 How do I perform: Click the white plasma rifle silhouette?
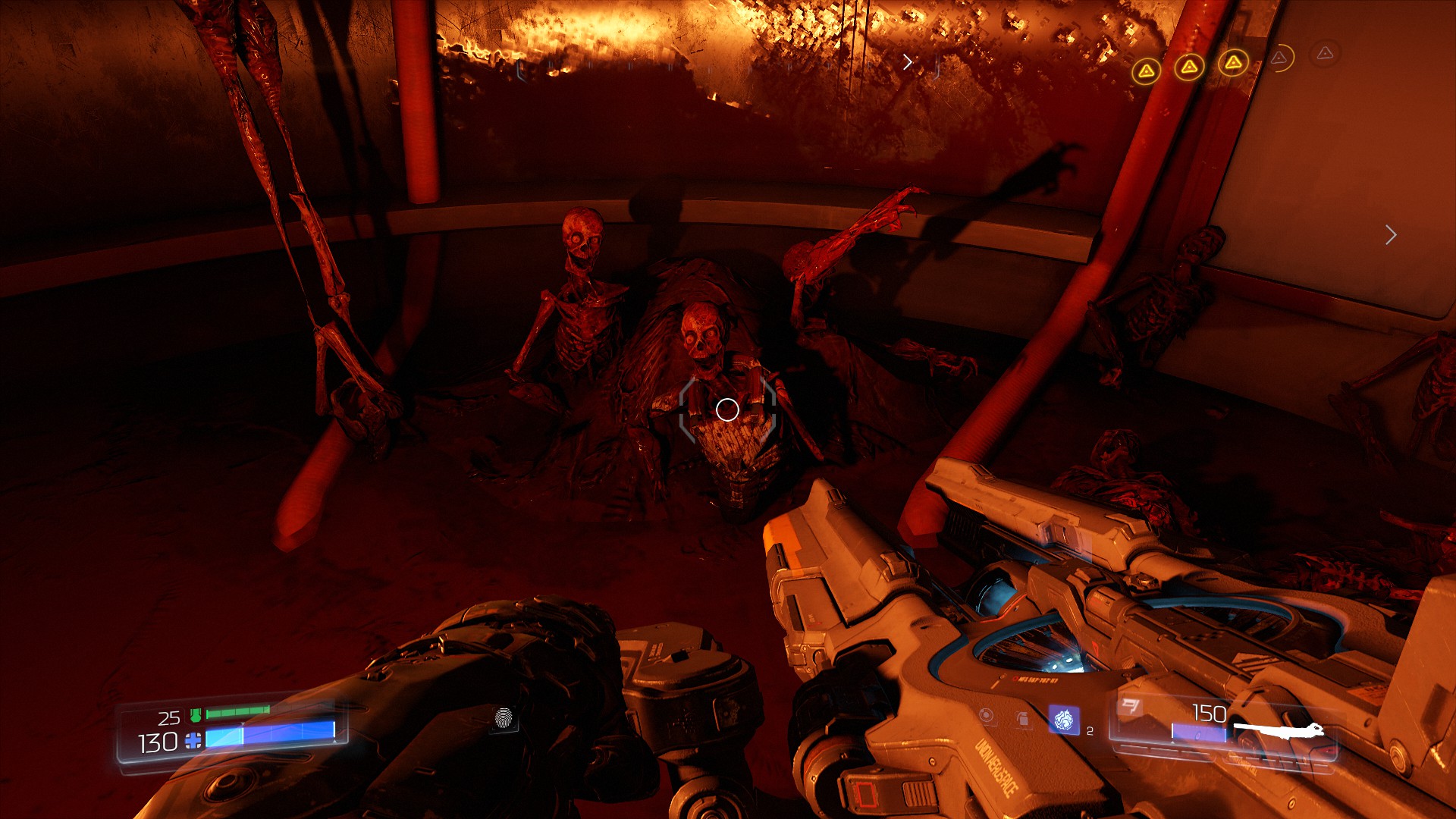coord(1279,731)
